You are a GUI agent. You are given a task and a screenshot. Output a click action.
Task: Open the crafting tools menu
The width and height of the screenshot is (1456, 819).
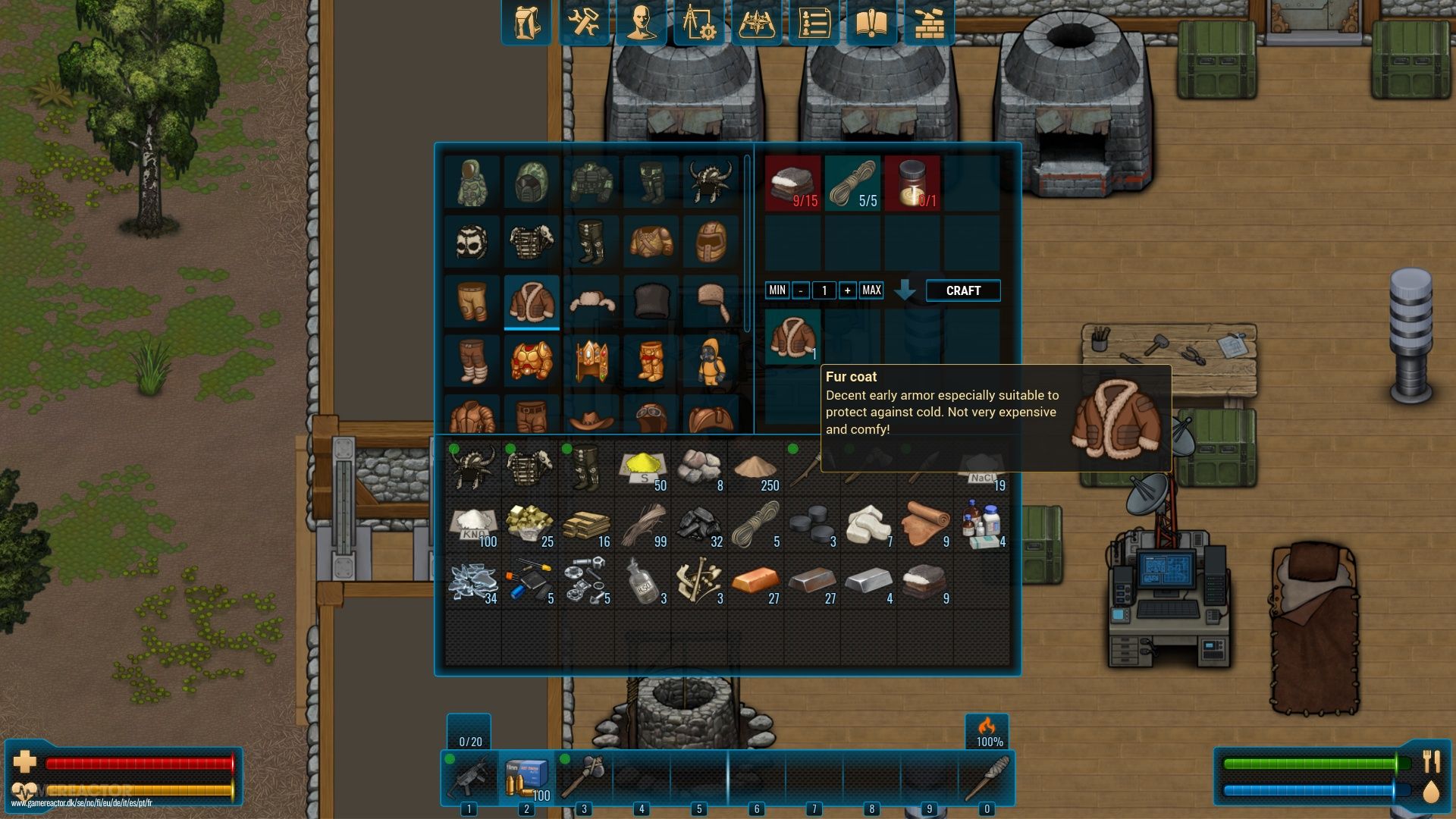point(583,23)
